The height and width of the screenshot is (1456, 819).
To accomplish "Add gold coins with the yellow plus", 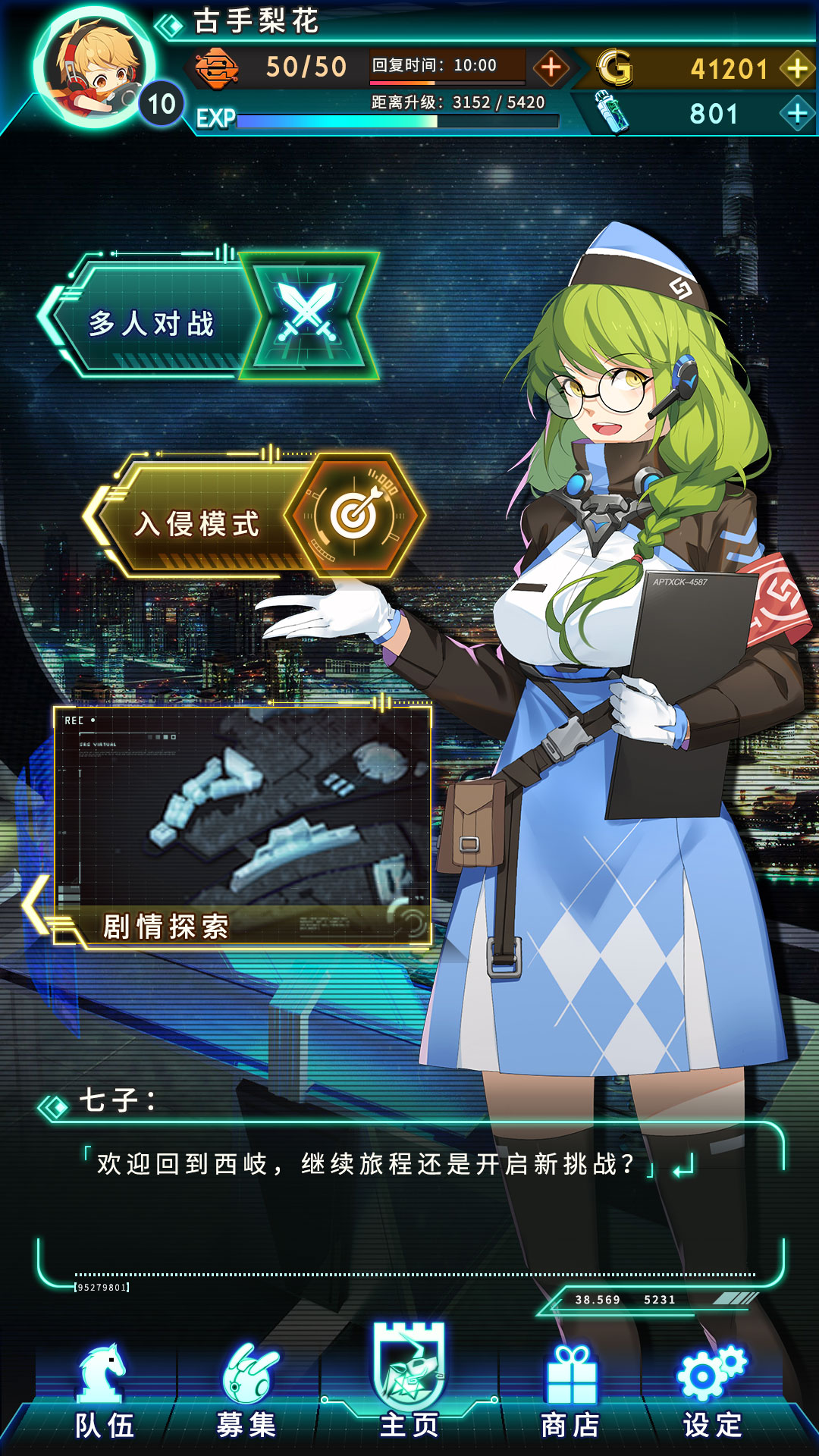I will [797, 68].
